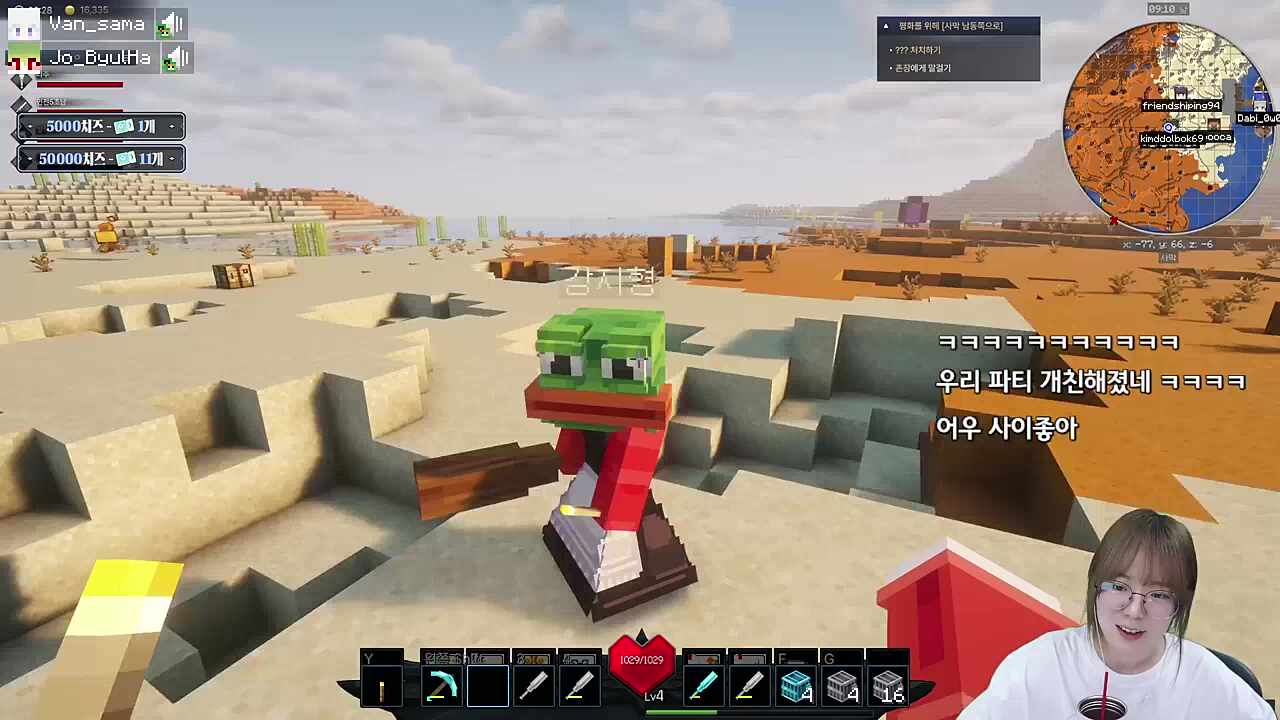Toggle Jo_ByulHa's voice speaker icon
This screenshot has height=720, width=1280.
177,58
